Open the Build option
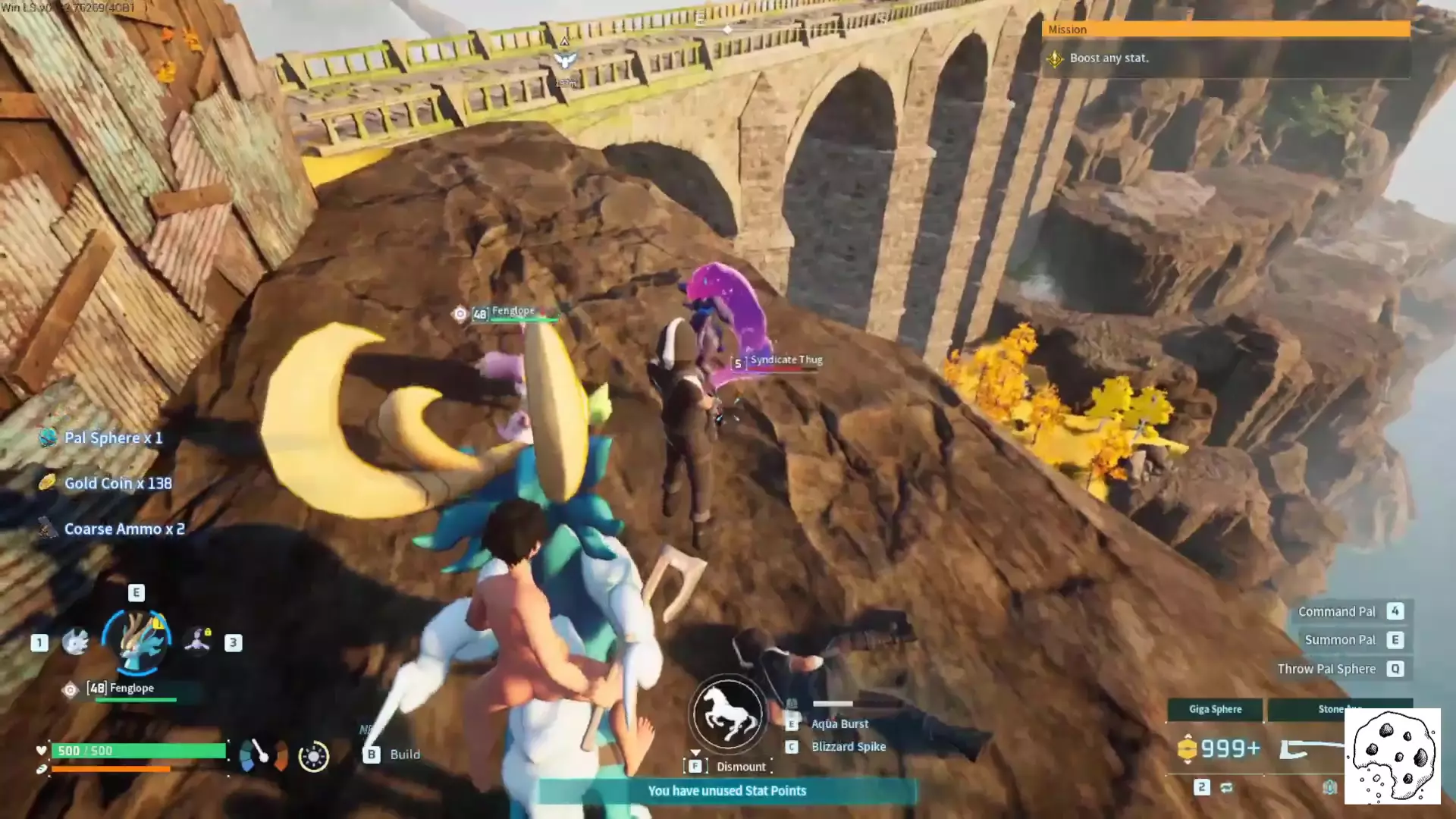Screen dimensions: 1456x819 point(404,755)
